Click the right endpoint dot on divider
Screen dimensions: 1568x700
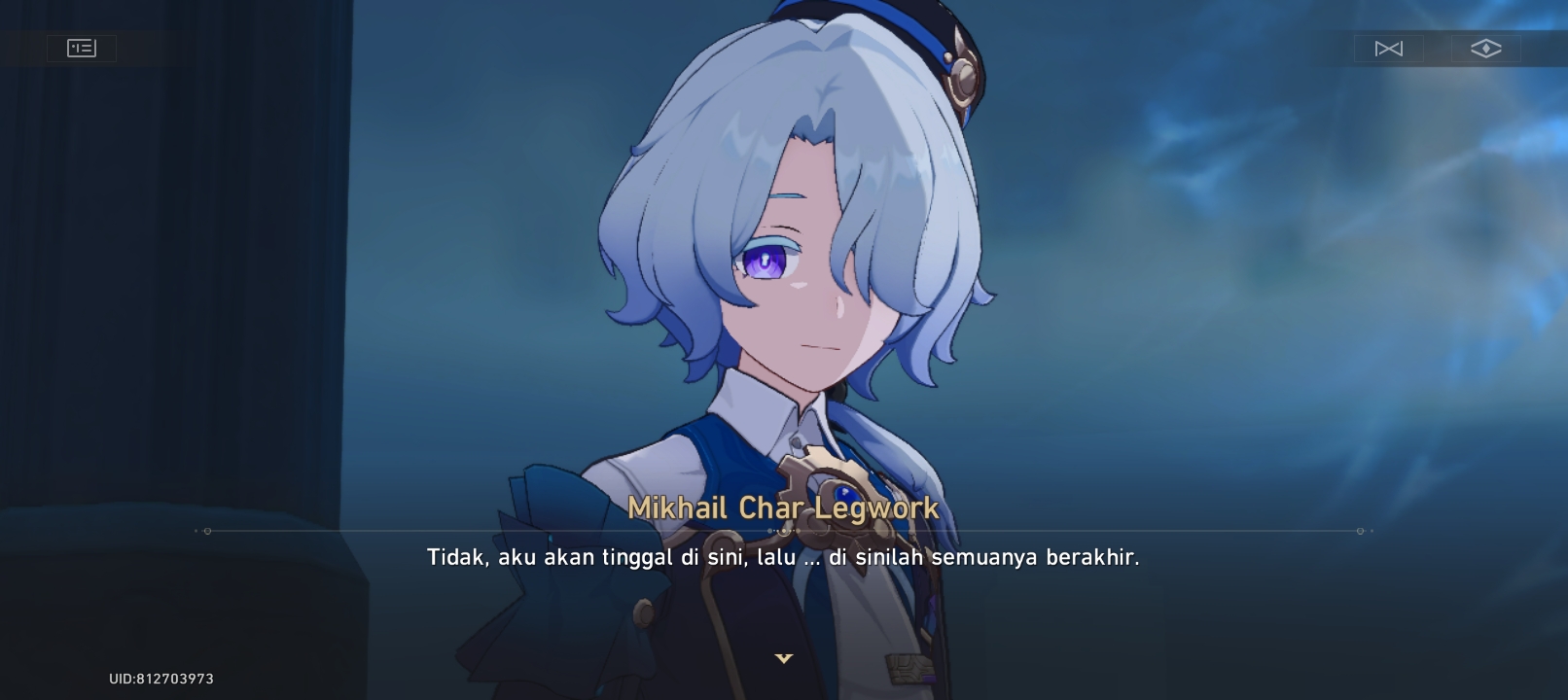click(x=1359, y=531)
